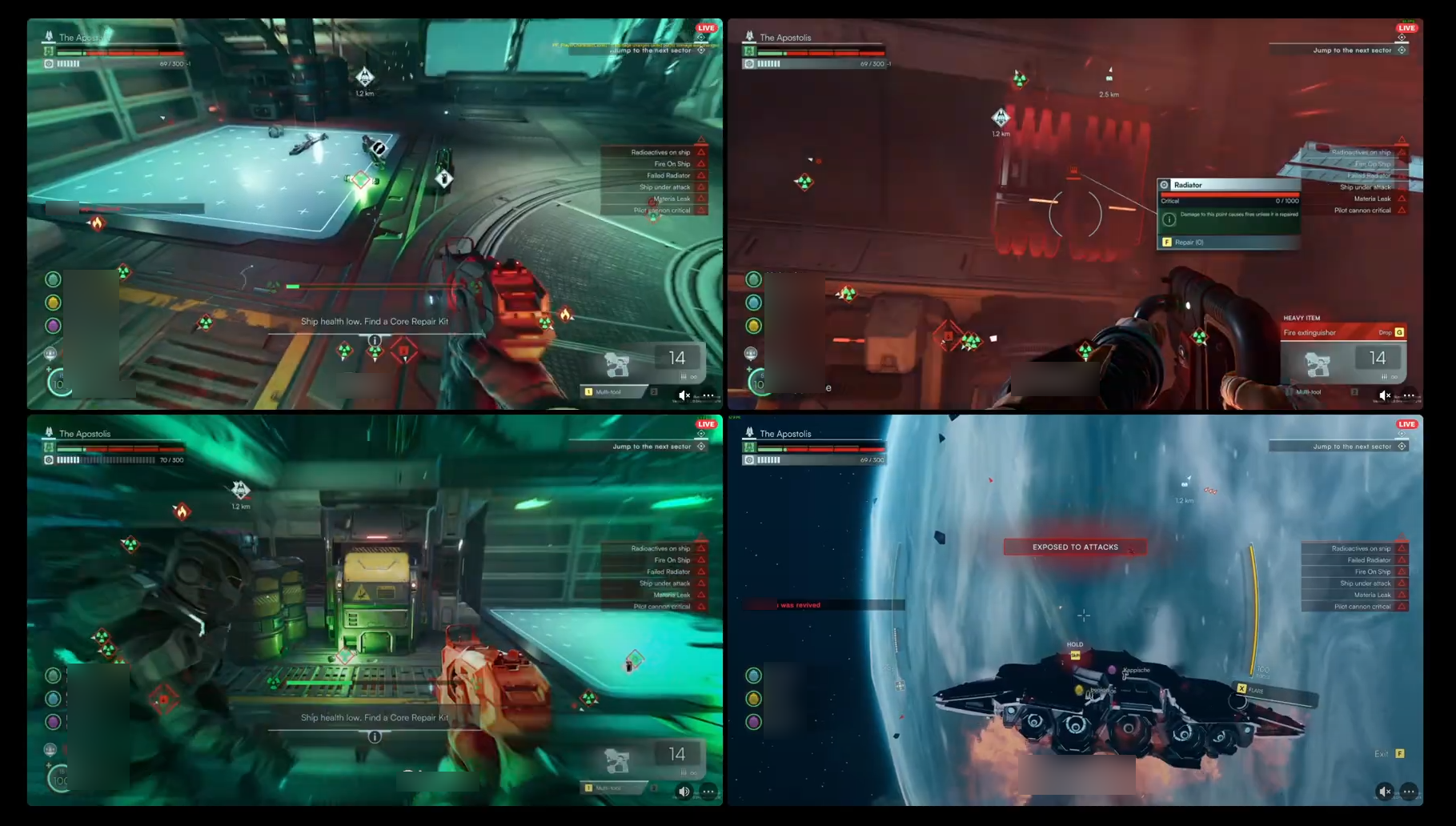Open the three-dot options menu on the top-left stream
The height and width of the screenshot is (826, 1456).
(x=708, y=395)
